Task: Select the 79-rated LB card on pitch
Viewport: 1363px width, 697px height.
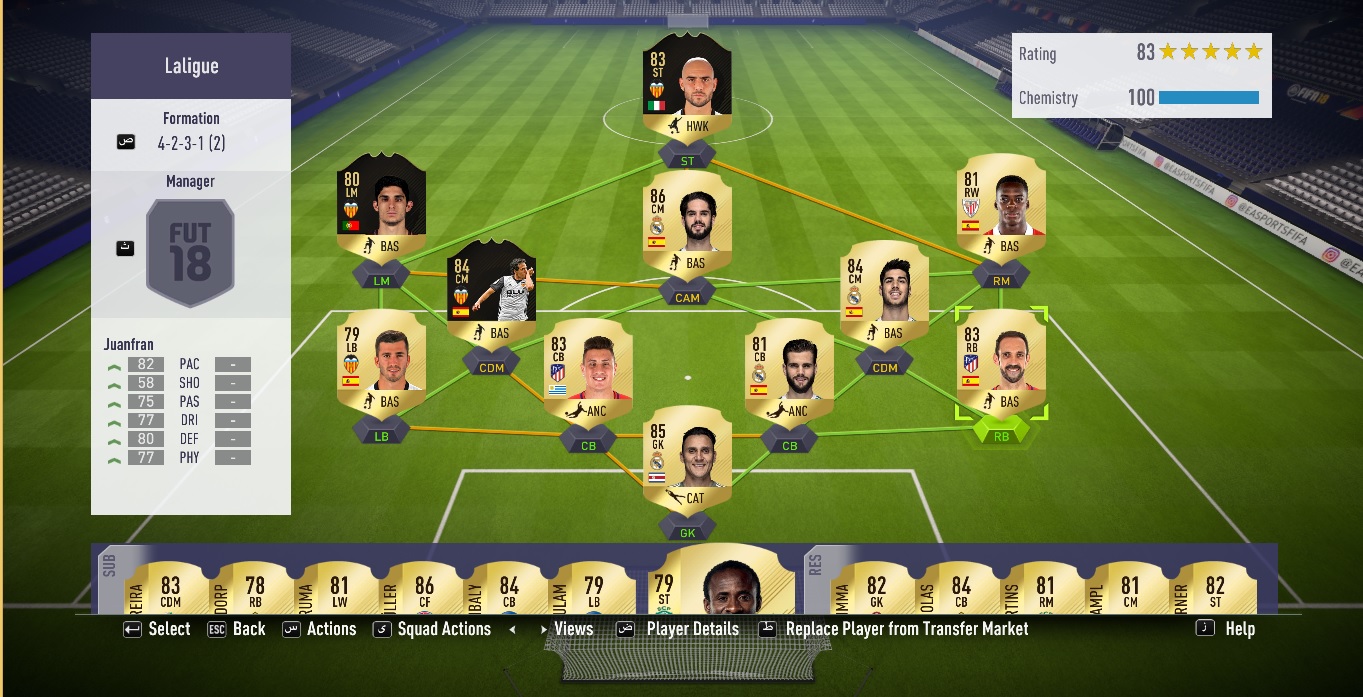Action: 382,365
